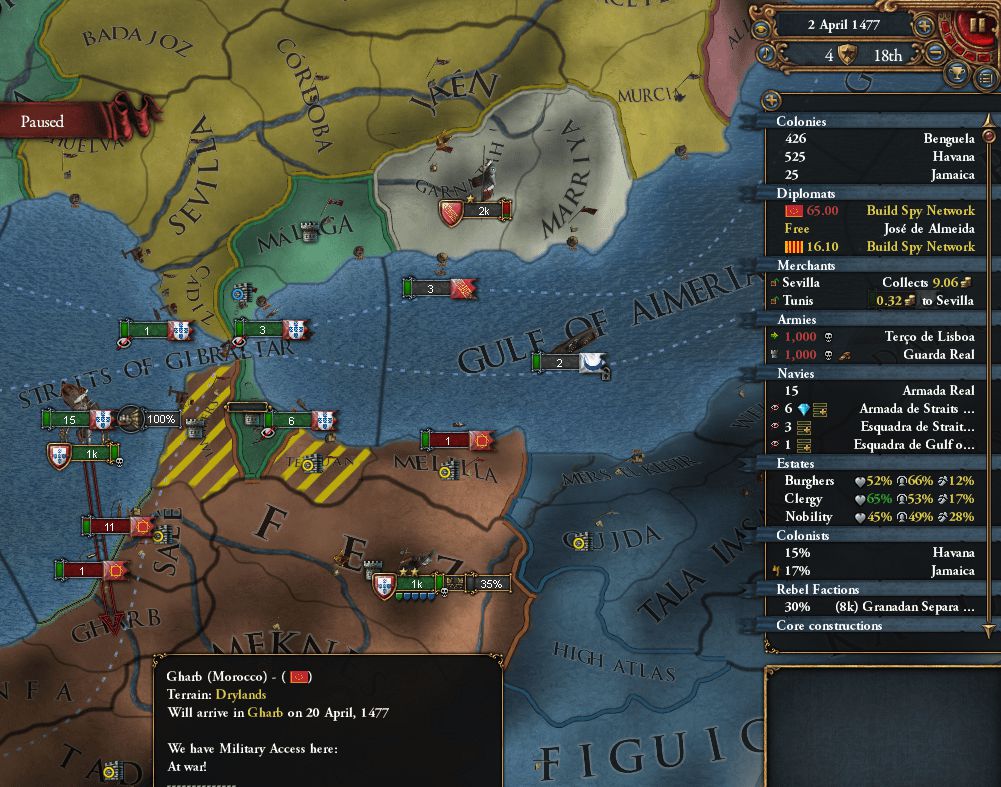Open the trophy achievements button

pyautogui.click(x=957, y=73)
